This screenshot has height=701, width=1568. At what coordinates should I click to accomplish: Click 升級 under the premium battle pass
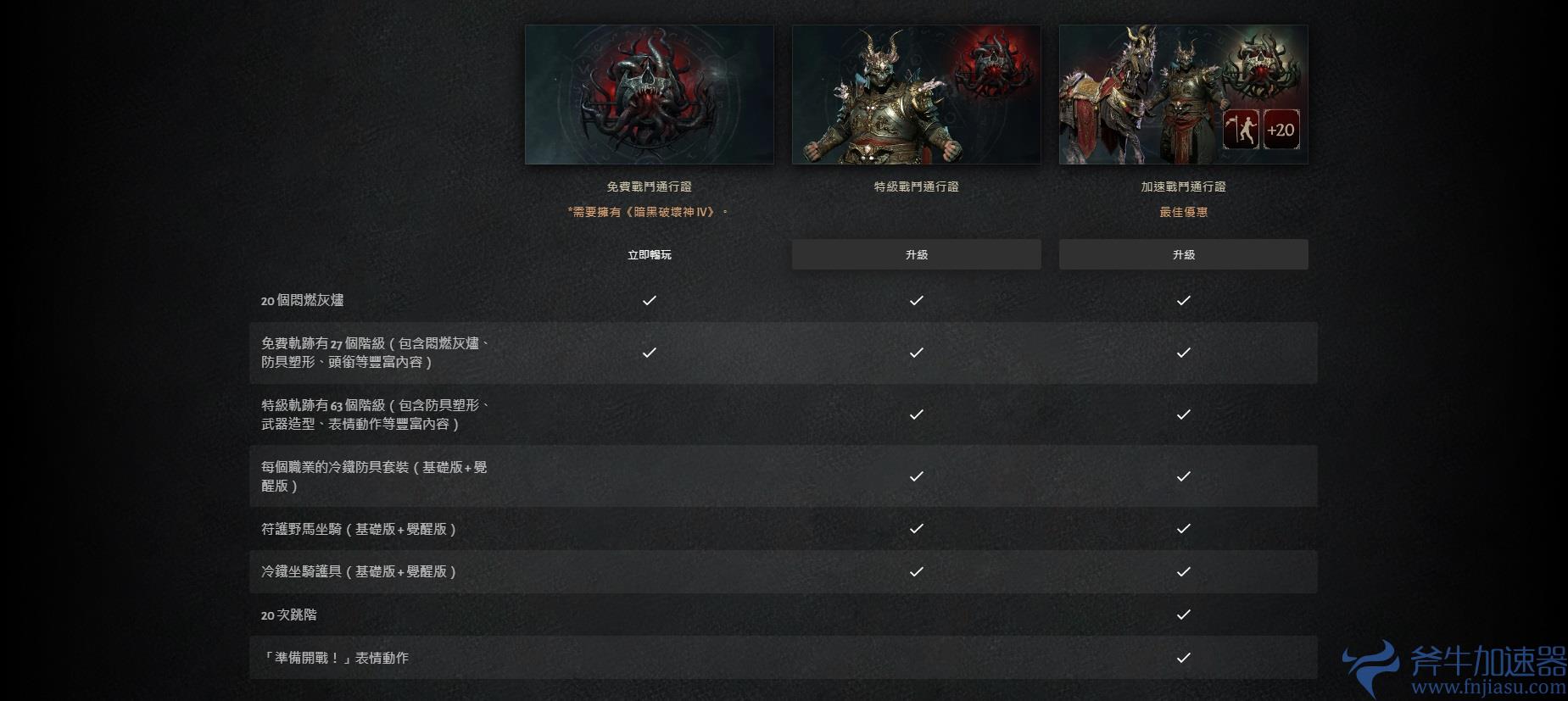916,253
